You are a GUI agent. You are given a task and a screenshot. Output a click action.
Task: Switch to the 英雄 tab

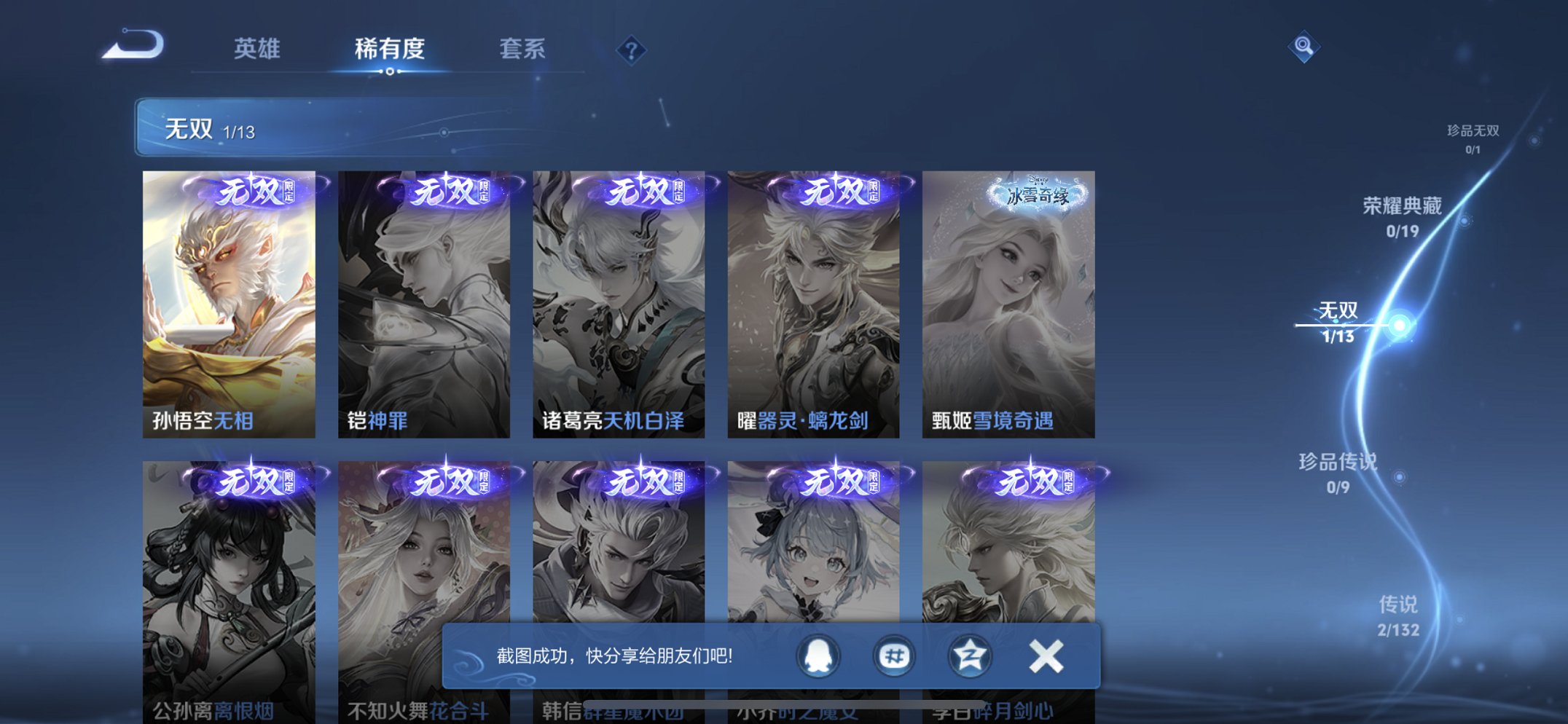pyautogui.click(x=256, y=49)
